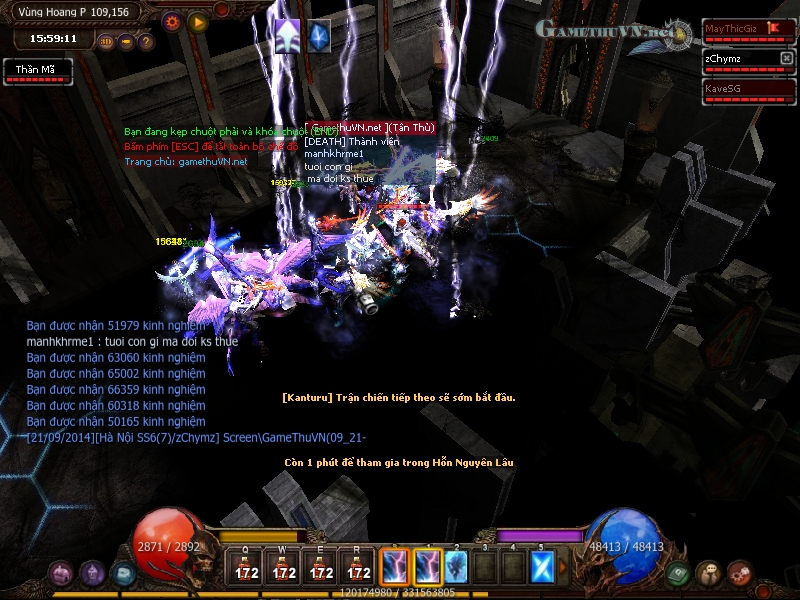Viewport: 800px width, 600px height.
Task: Select the blue X skill in slot 5
Action: click(x=542, y=567)
